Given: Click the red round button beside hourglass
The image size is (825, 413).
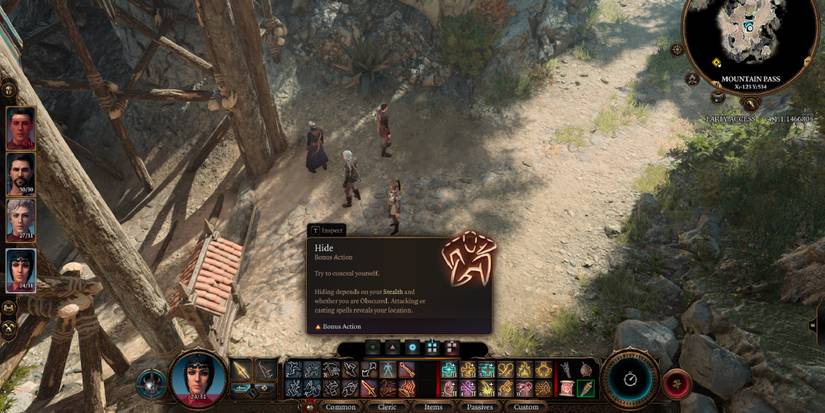Looking at the screenshot, I should point(678,383).
